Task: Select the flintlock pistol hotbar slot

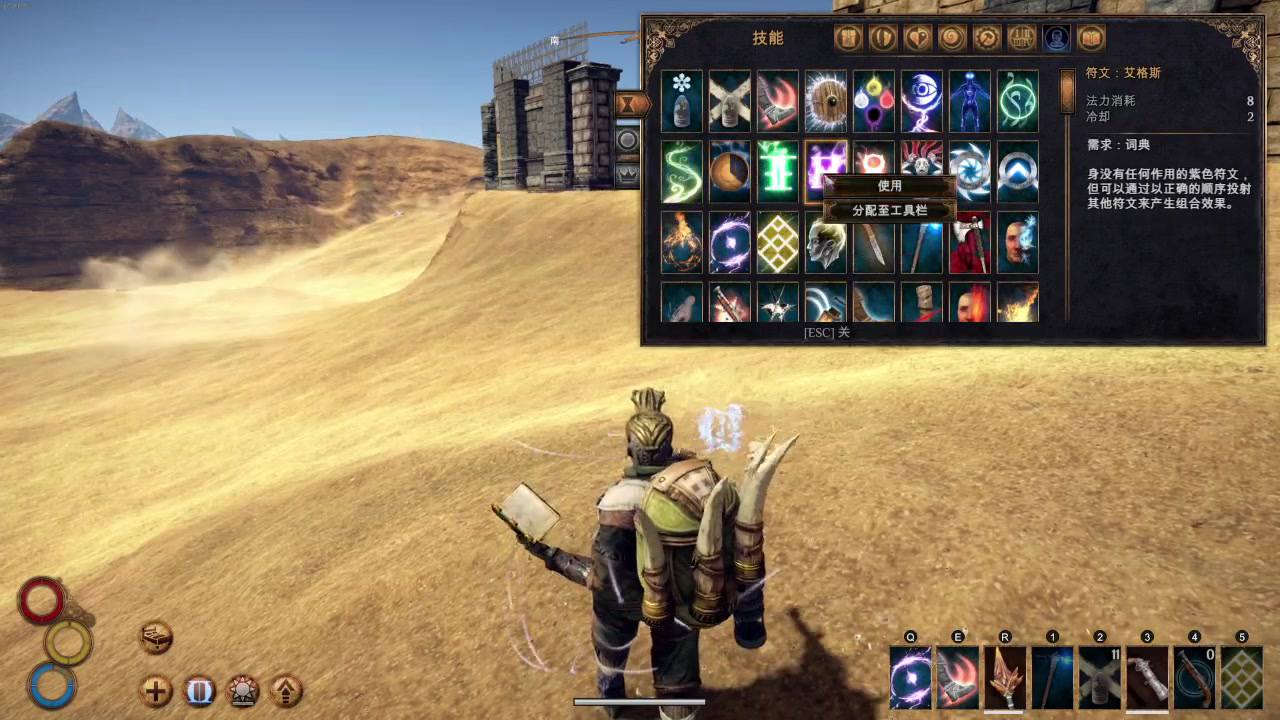Action: coord(1194,677)
